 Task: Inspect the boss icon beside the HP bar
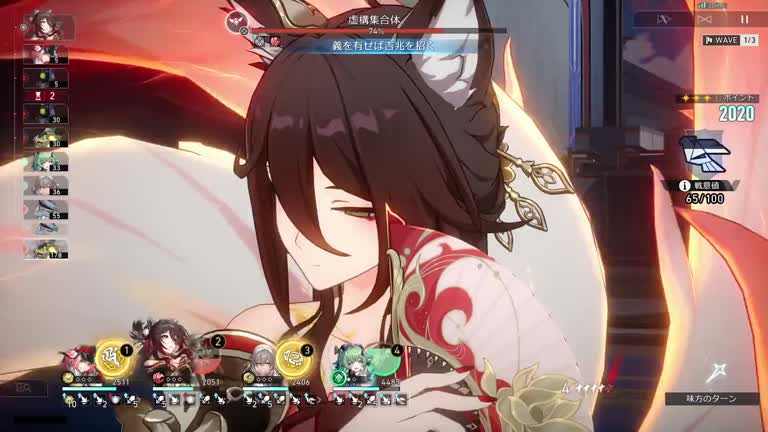pos(239,23)
